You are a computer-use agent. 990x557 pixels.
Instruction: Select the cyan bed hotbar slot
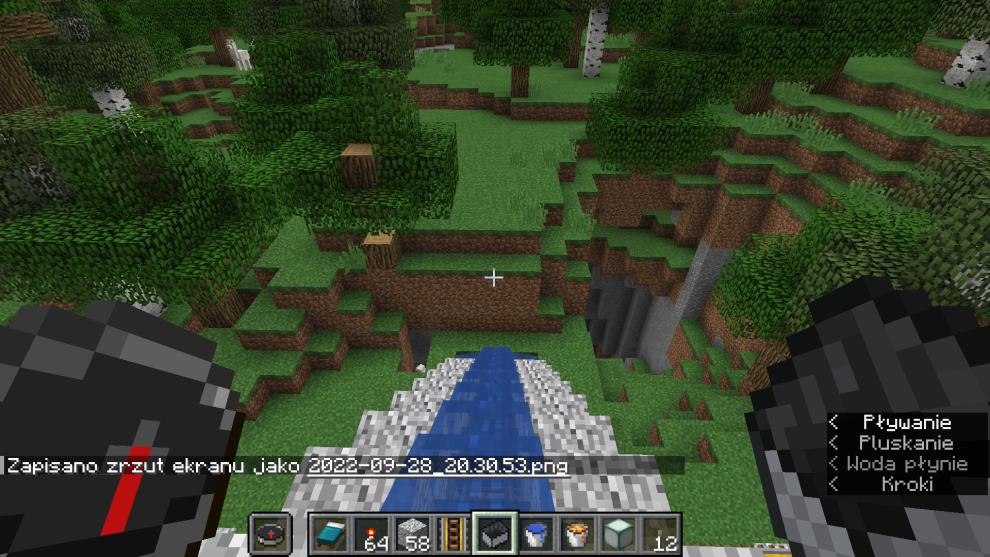328,532
